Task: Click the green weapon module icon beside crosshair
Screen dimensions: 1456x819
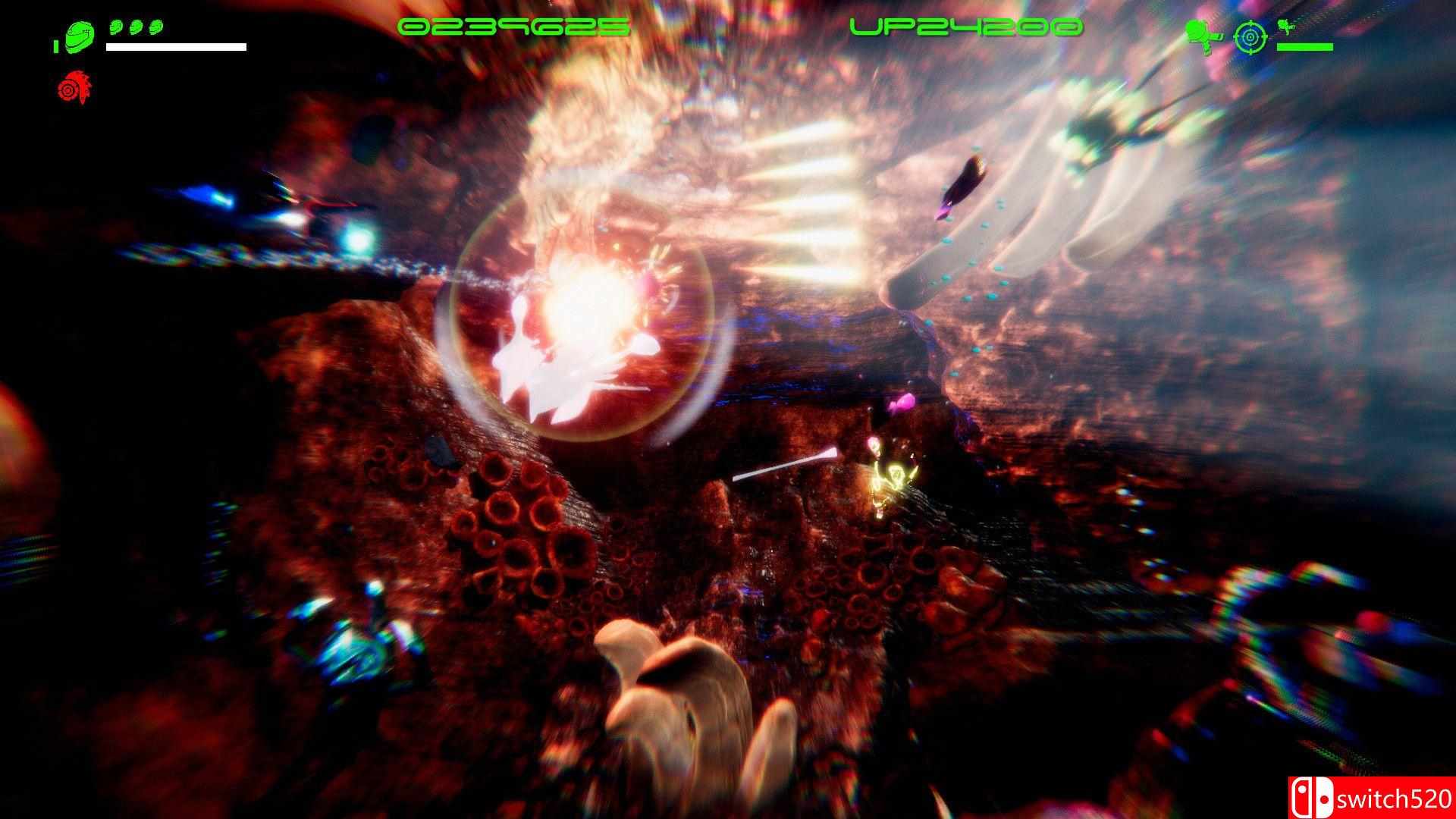Action: (x=1285, y=27)
